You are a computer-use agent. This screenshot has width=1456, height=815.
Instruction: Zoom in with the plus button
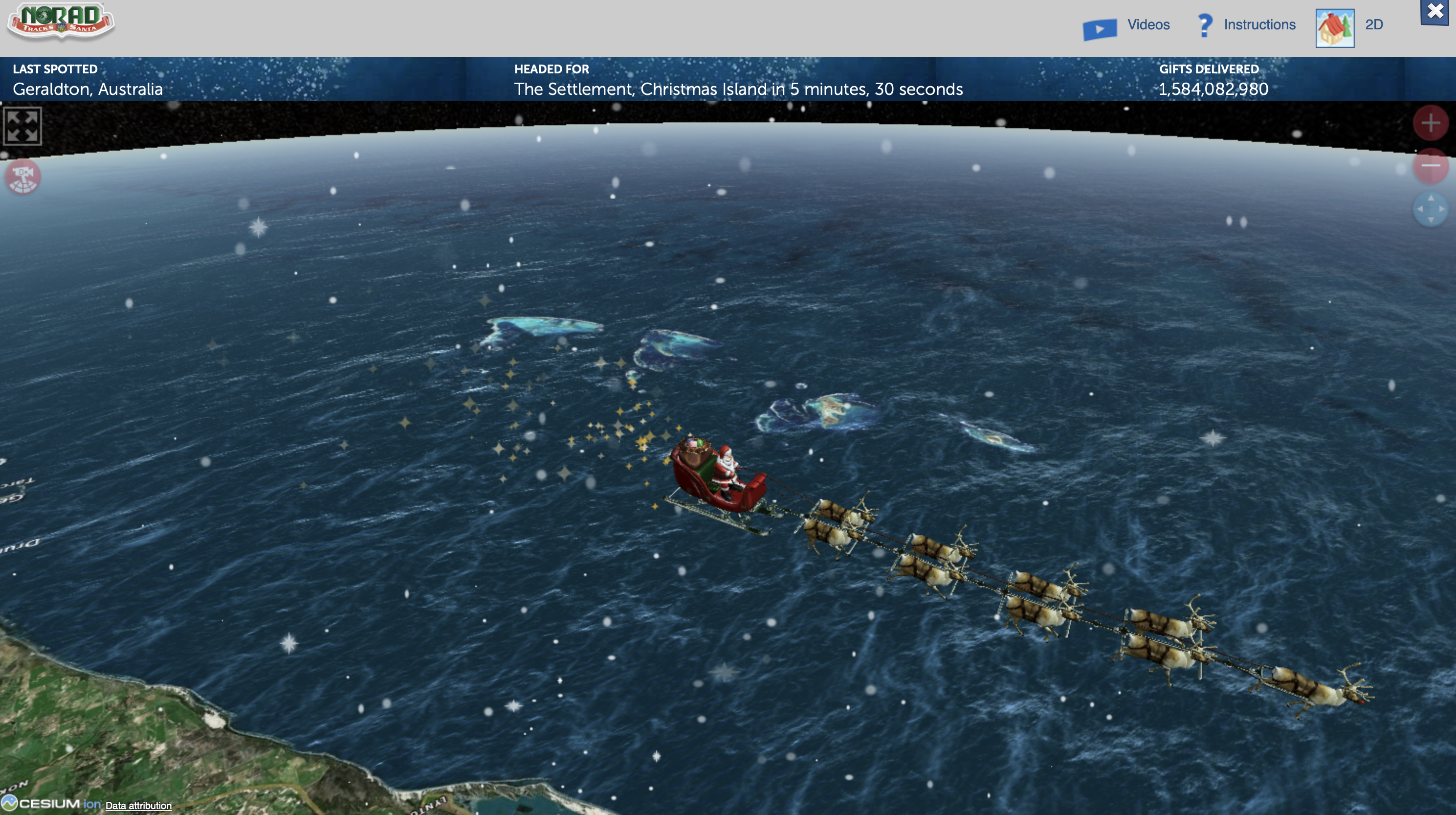point(1431,123)
